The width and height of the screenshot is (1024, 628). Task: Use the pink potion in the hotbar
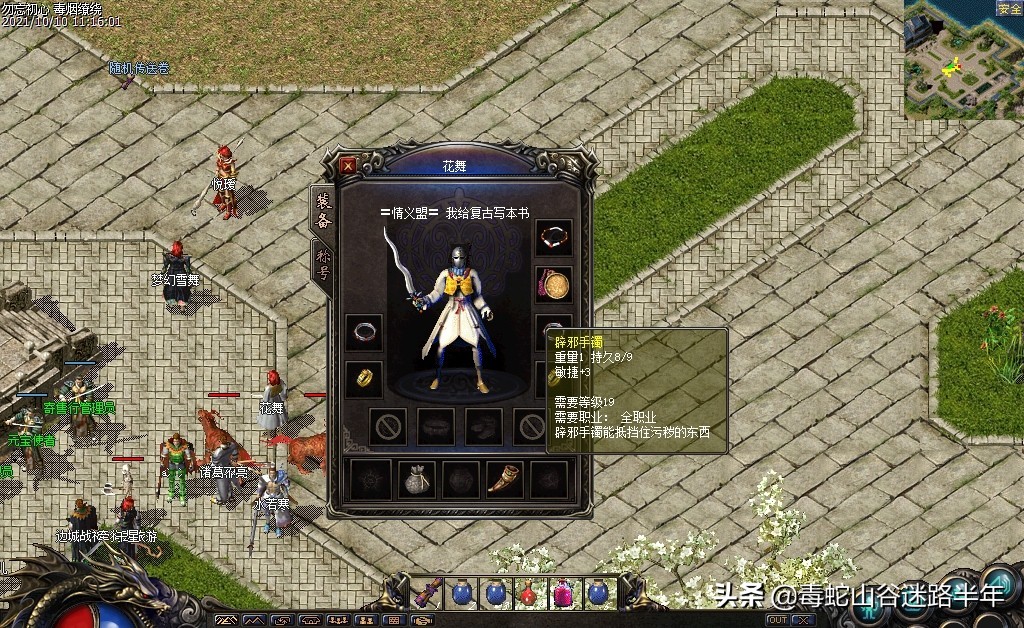pos(562,593)
